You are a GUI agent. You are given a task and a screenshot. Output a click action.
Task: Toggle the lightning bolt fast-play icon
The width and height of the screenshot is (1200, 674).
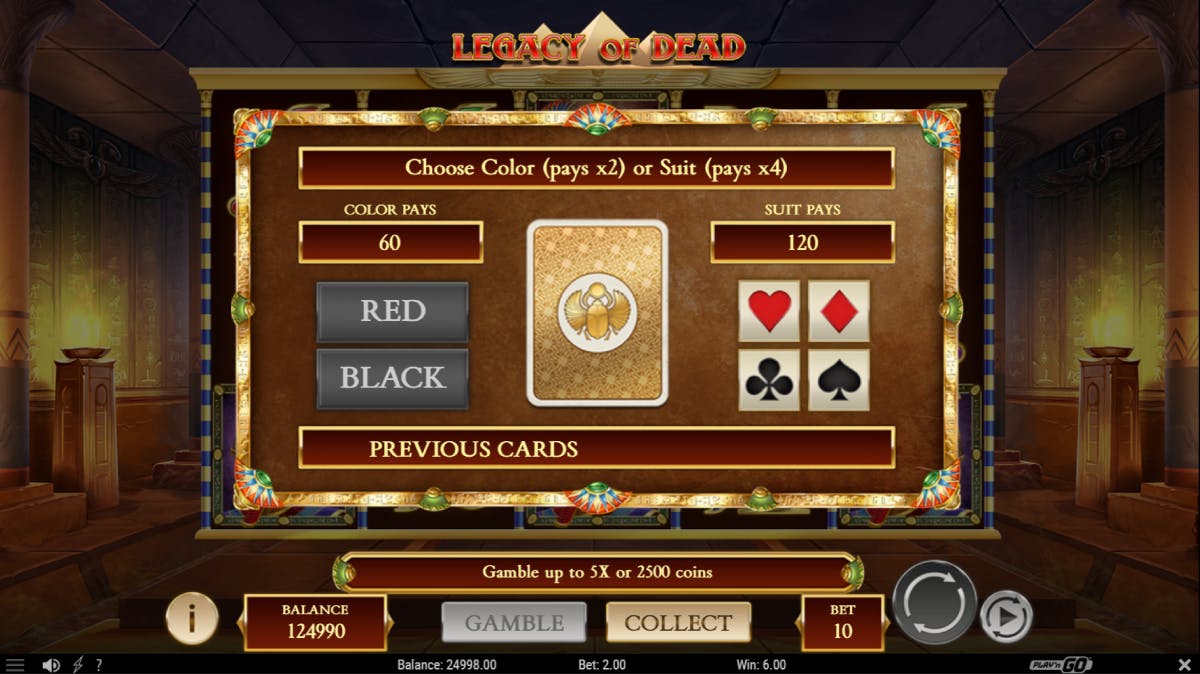coord(77,665)
